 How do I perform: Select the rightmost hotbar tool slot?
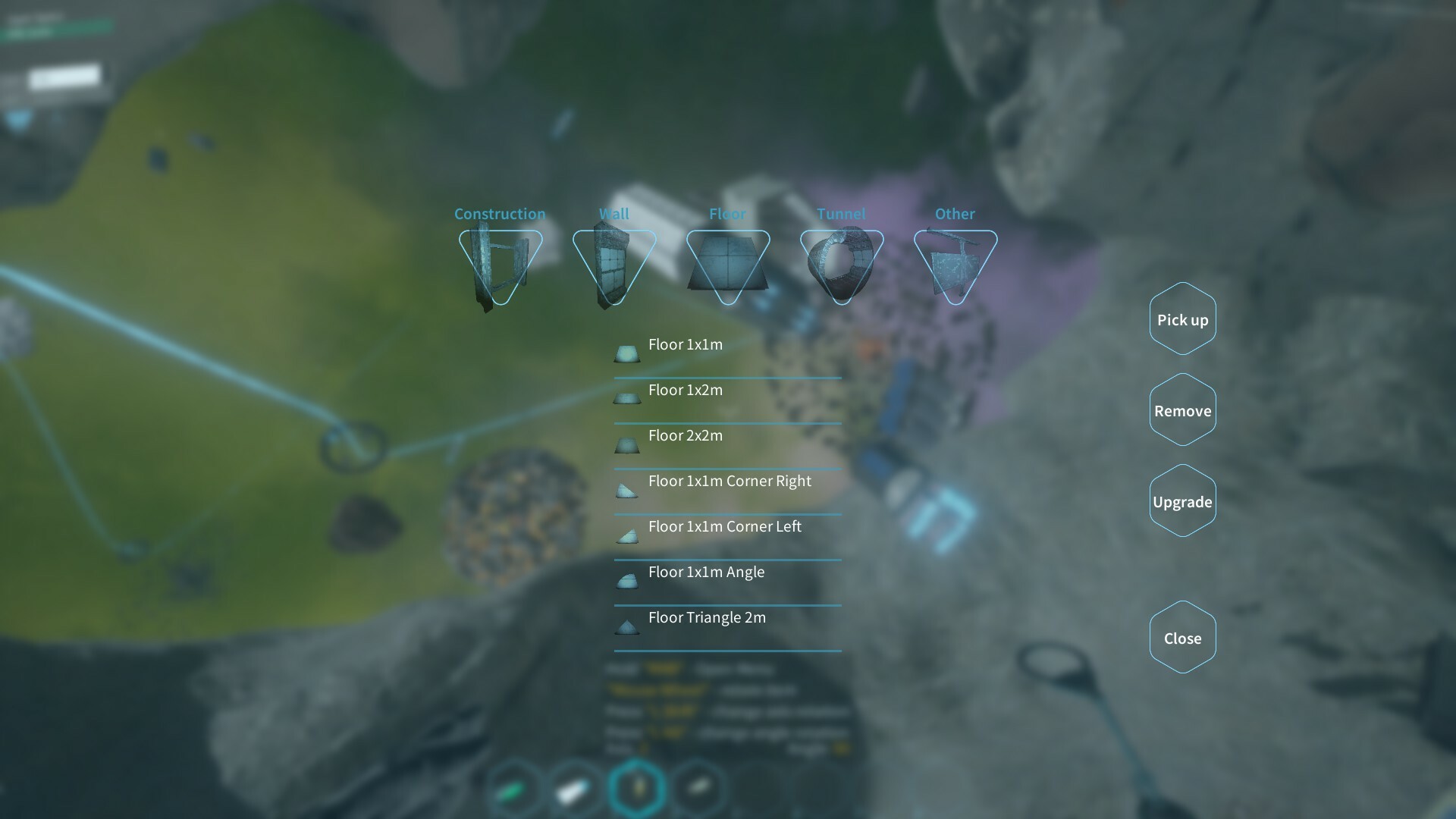coord(698,789)
